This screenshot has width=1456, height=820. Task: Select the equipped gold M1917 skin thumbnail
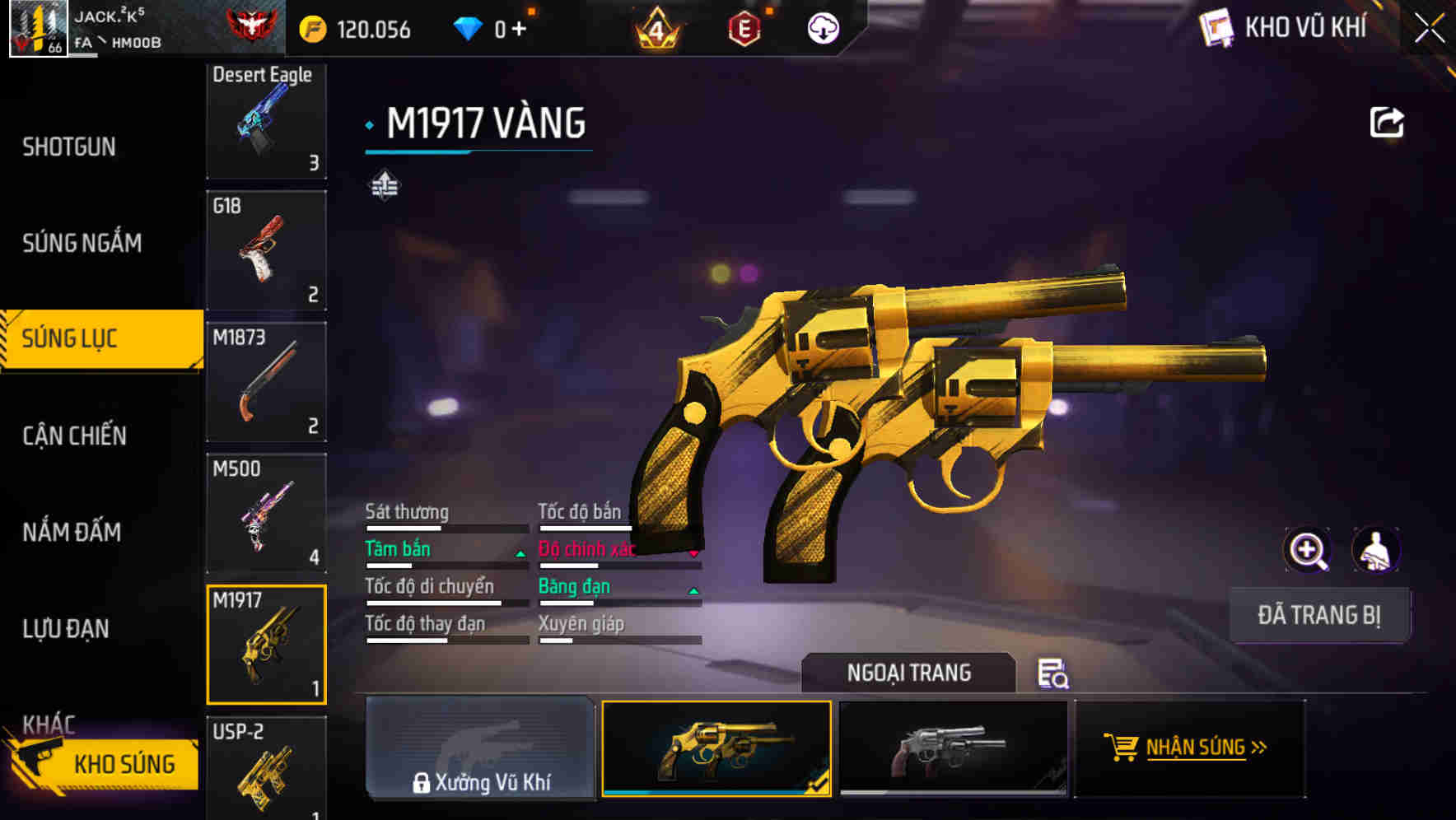coord(716,748)
